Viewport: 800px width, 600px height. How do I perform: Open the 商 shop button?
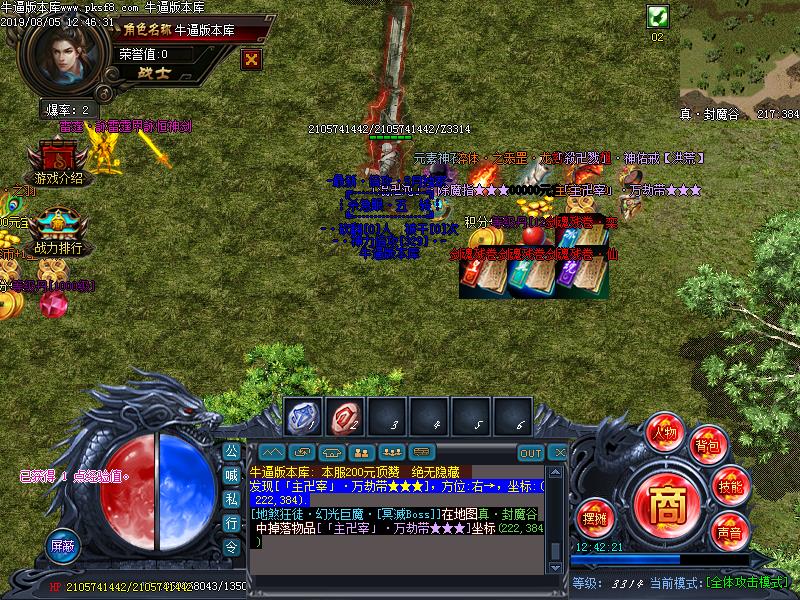663,498
